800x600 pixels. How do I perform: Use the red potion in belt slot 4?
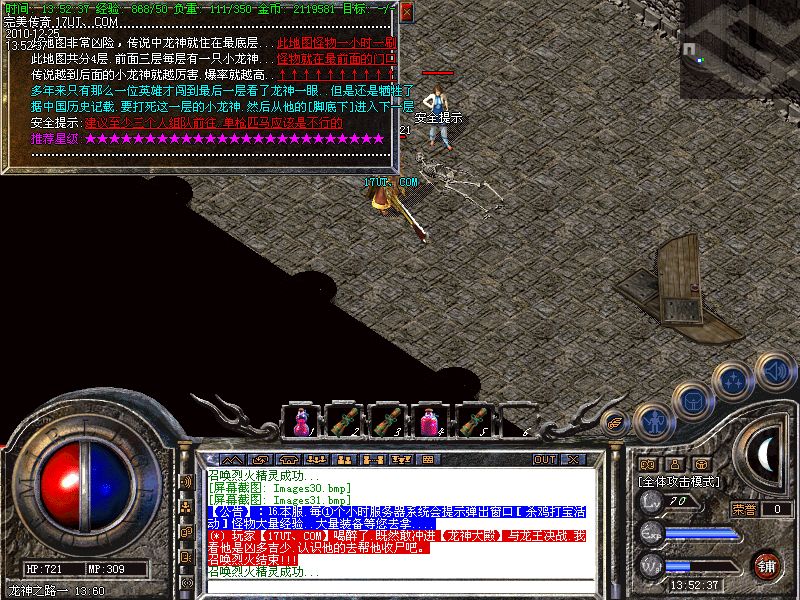(432, 420)
